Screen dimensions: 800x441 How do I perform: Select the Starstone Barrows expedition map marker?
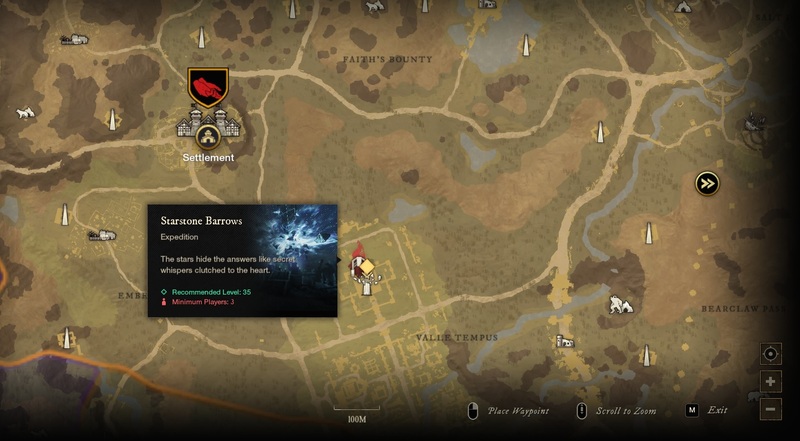(364, 268)
